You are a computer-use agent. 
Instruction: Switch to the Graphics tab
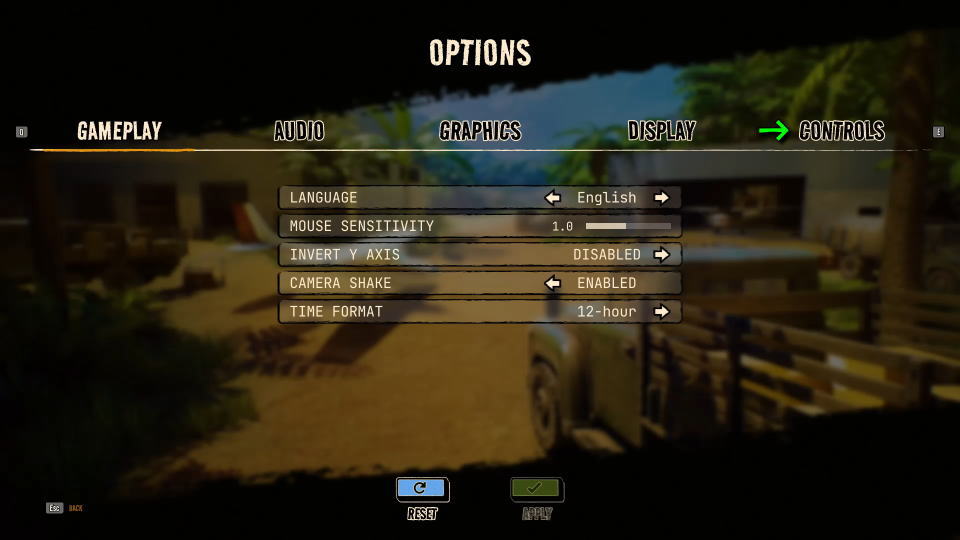click(480, 131)
